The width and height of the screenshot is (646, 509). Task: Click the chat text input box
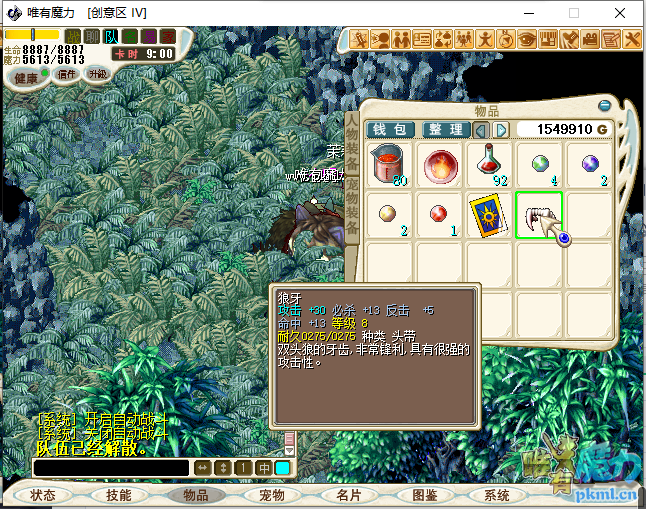pyautogui.click(x=111, y=468)
